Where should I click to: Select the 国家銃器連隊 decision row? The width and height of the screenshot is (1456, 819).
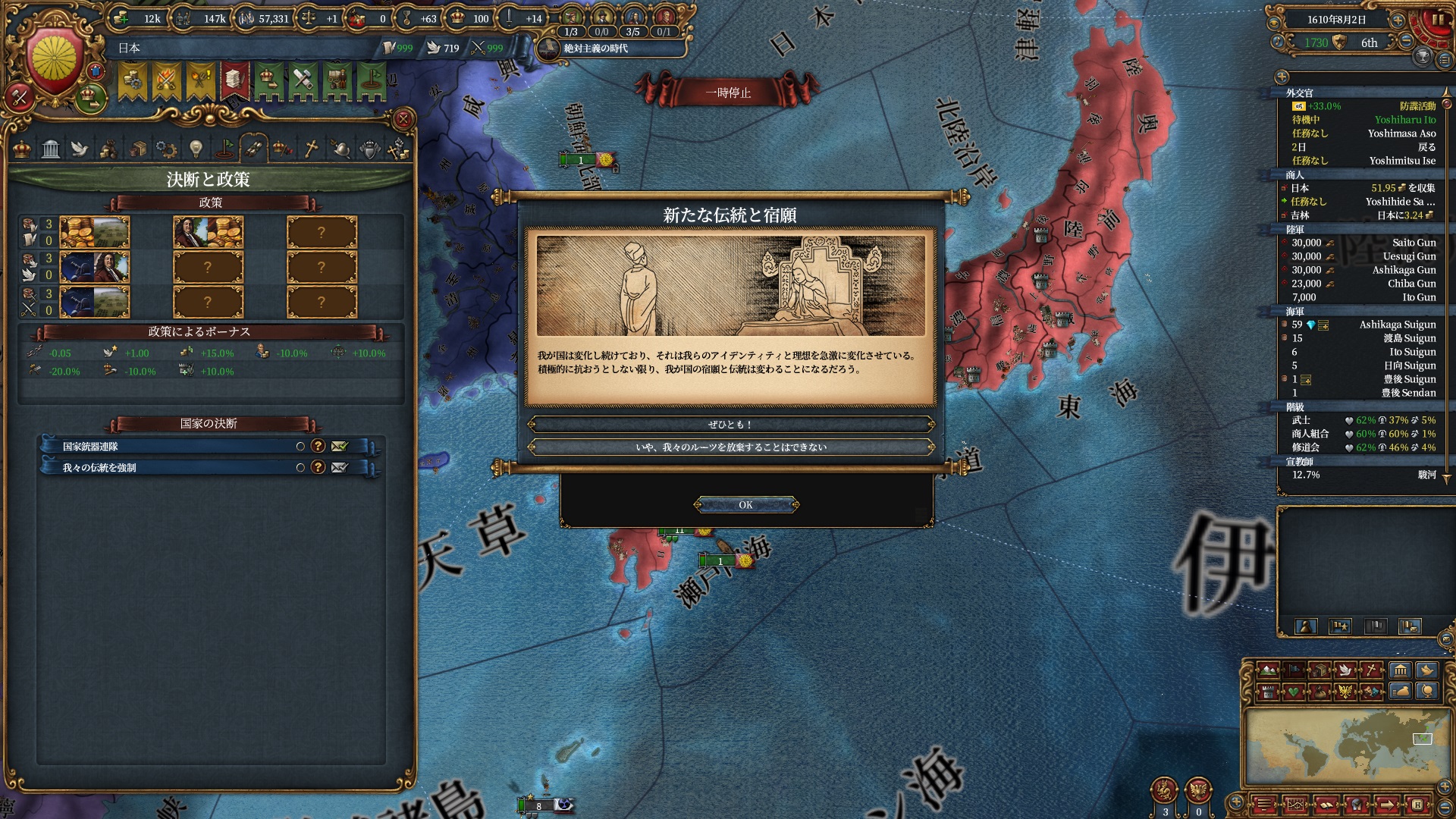[x=174, y=447]
